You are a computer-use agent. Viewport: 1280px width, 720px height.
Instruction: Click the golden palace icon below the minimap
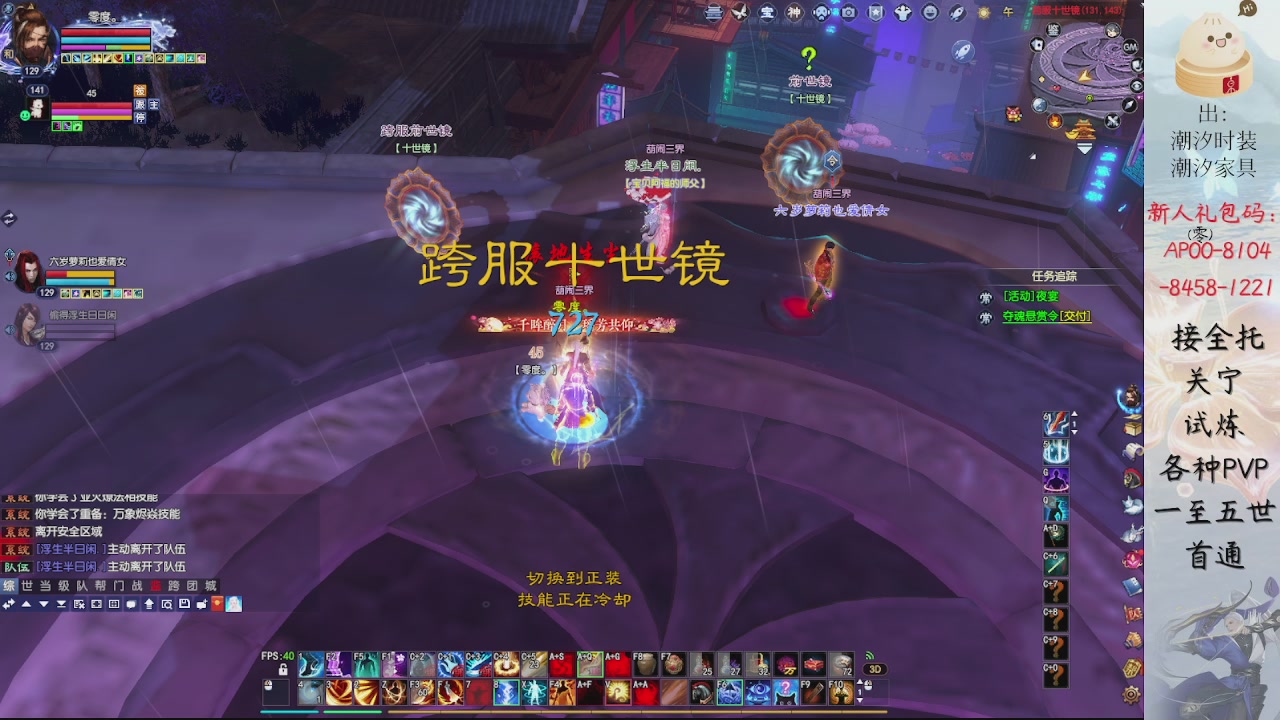pos(1083,128)
